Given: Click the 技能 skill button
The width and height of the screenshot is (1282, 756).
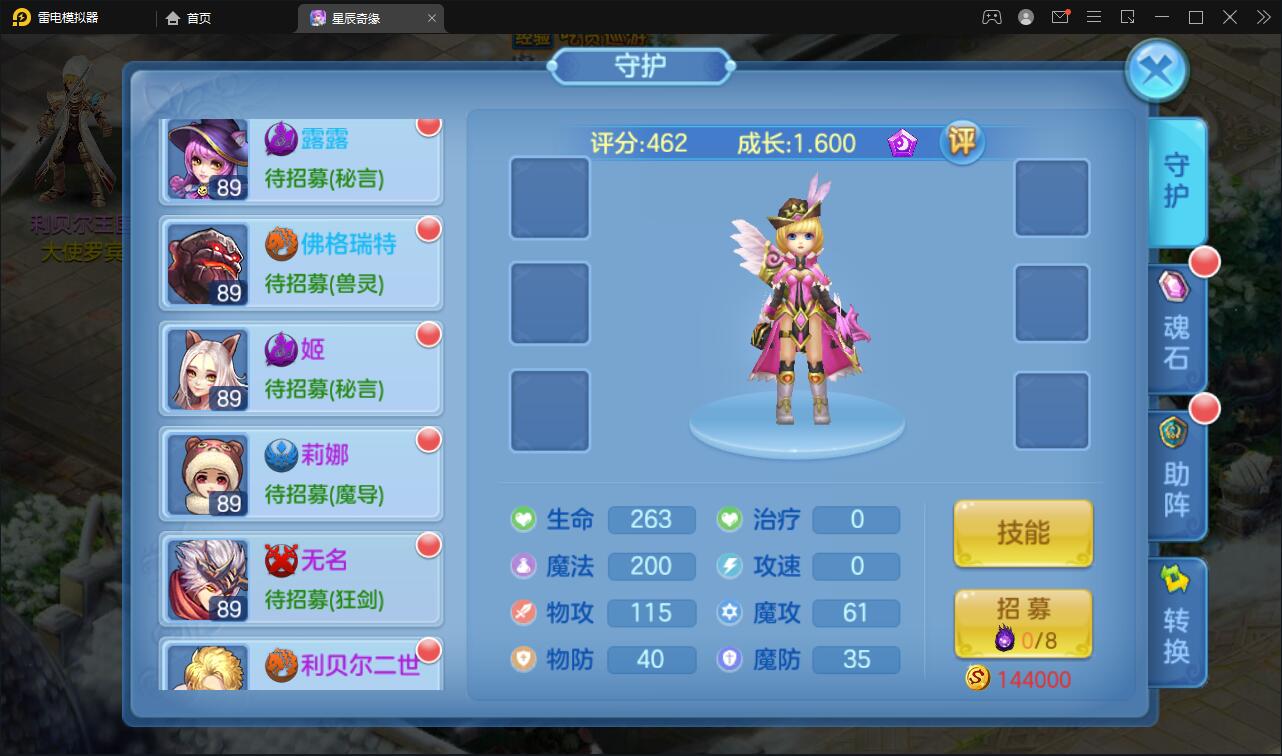Looking at the screenshot, I should pyautogui.click(x=1022, y=533).
